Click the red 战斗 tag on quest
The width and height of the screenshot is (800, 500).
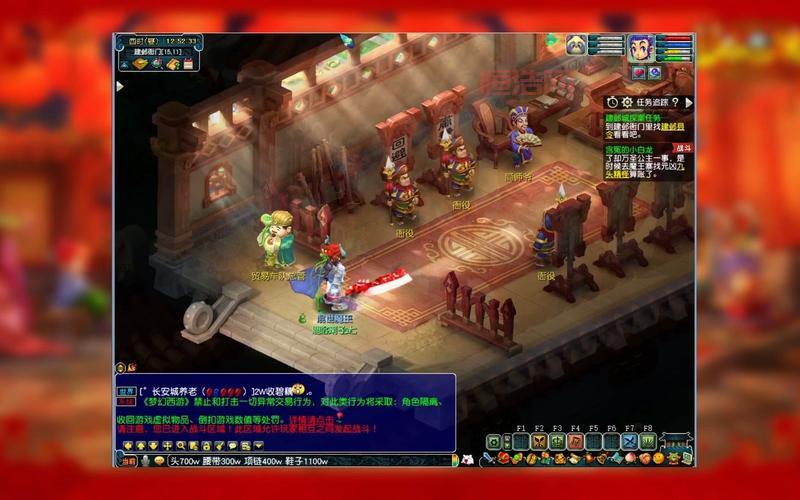pyautogui.click(x=681, y=147)
